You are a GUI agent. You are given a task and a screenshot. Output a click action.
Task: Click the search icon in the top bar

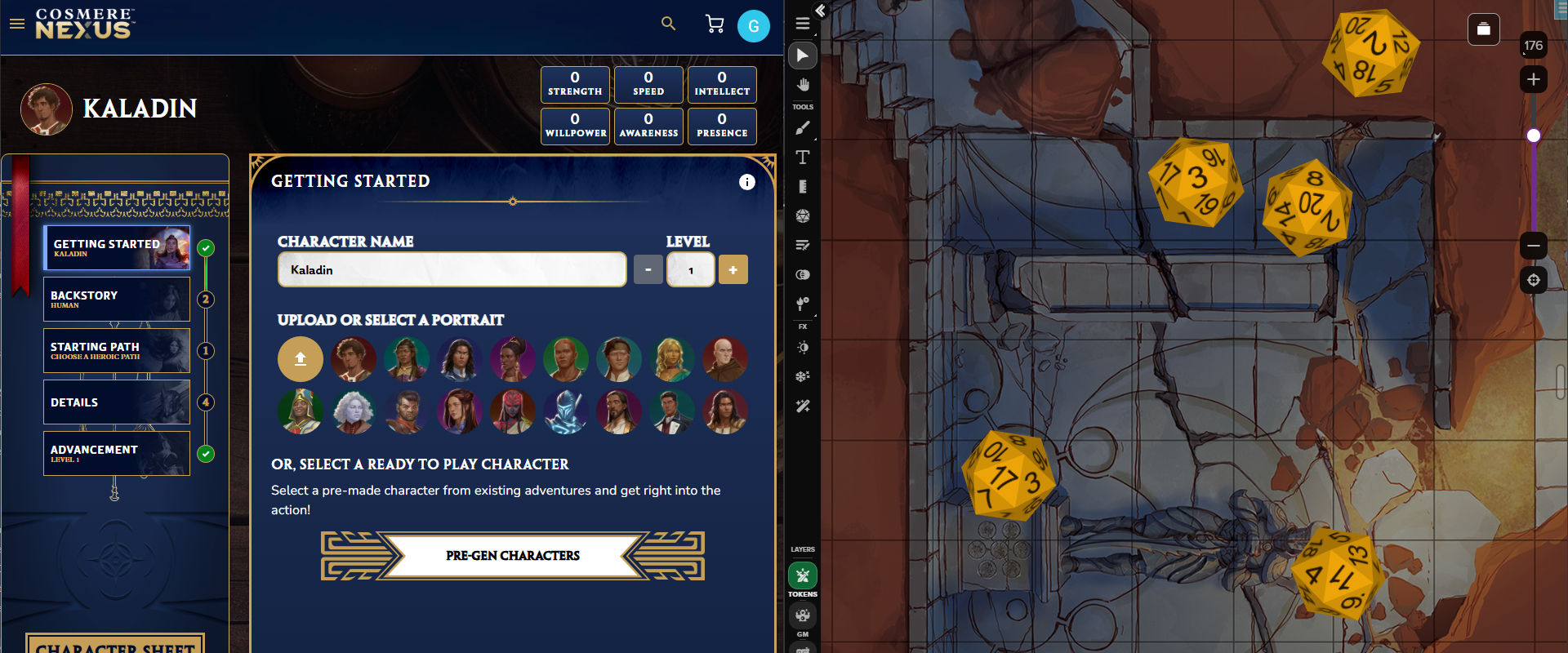click(668, 24)
